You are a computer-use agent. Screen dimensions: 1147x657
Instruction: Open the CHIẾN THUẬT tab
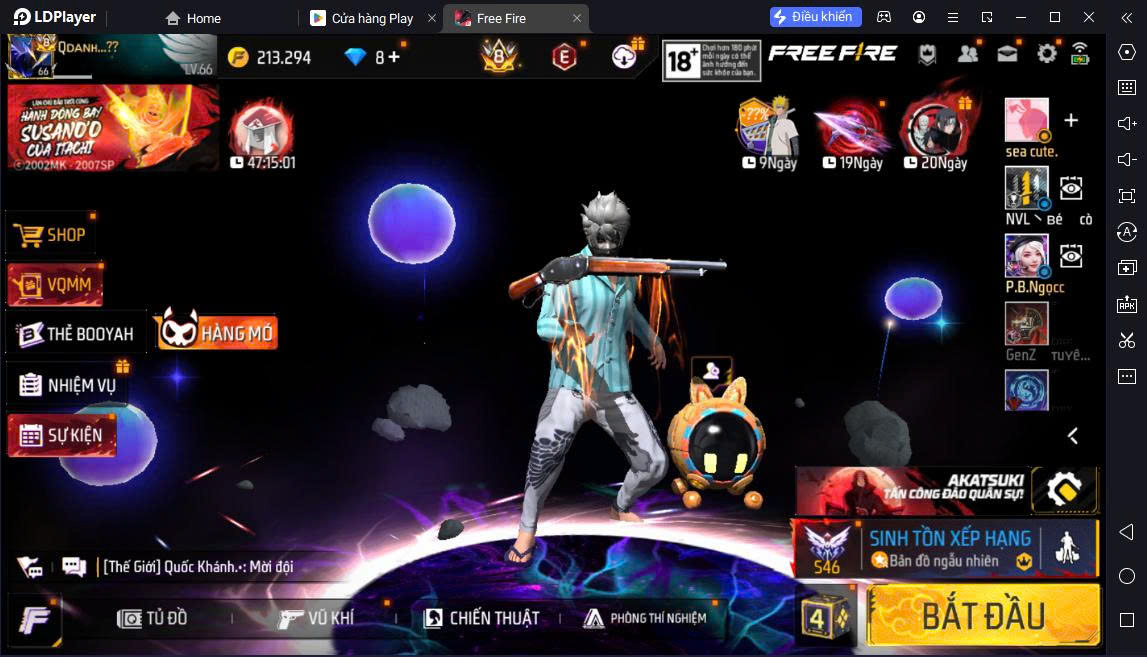click(x=481, y=618)
